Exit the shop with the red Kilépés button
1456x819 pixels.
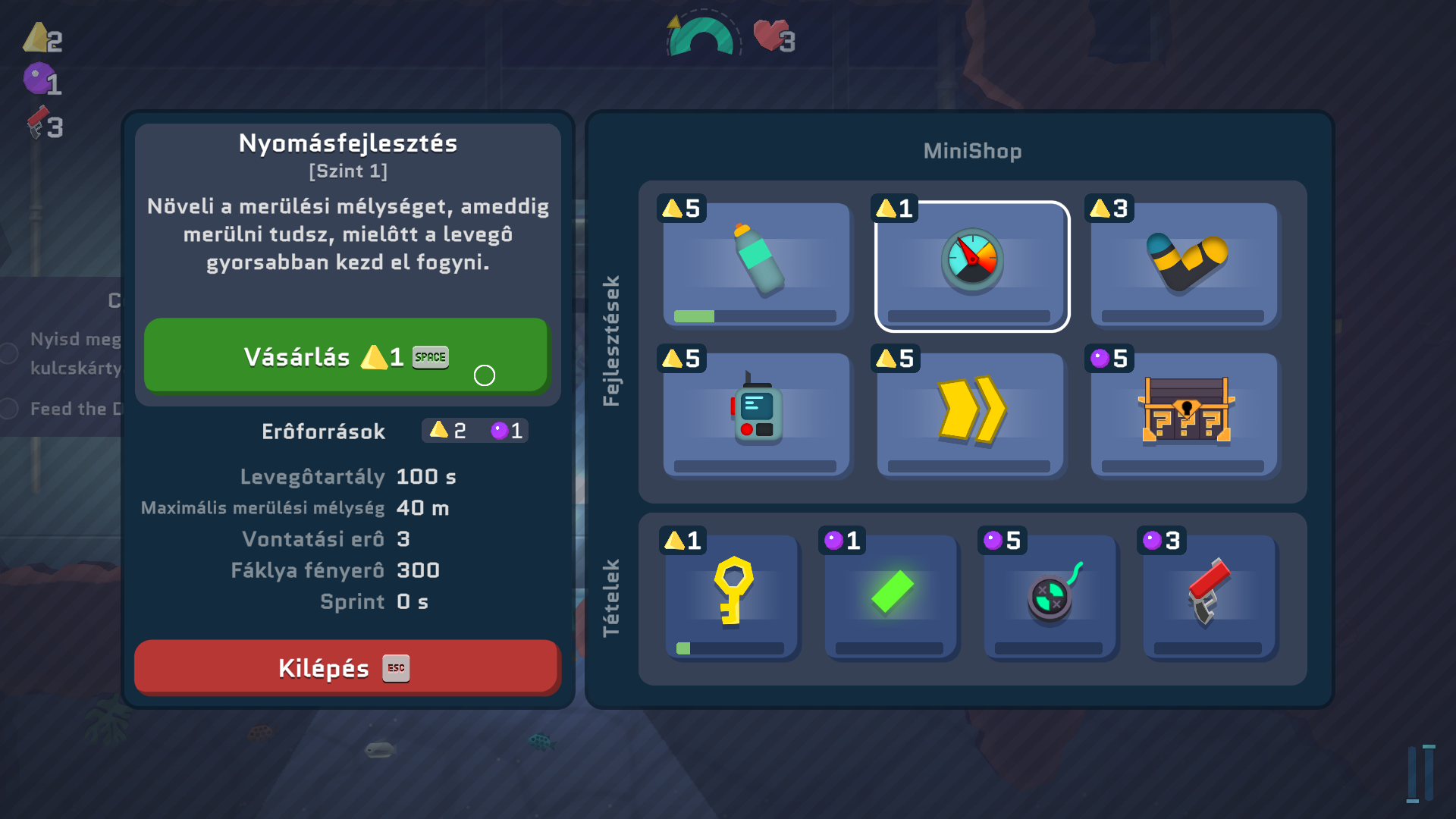click(x=346, y=667)
